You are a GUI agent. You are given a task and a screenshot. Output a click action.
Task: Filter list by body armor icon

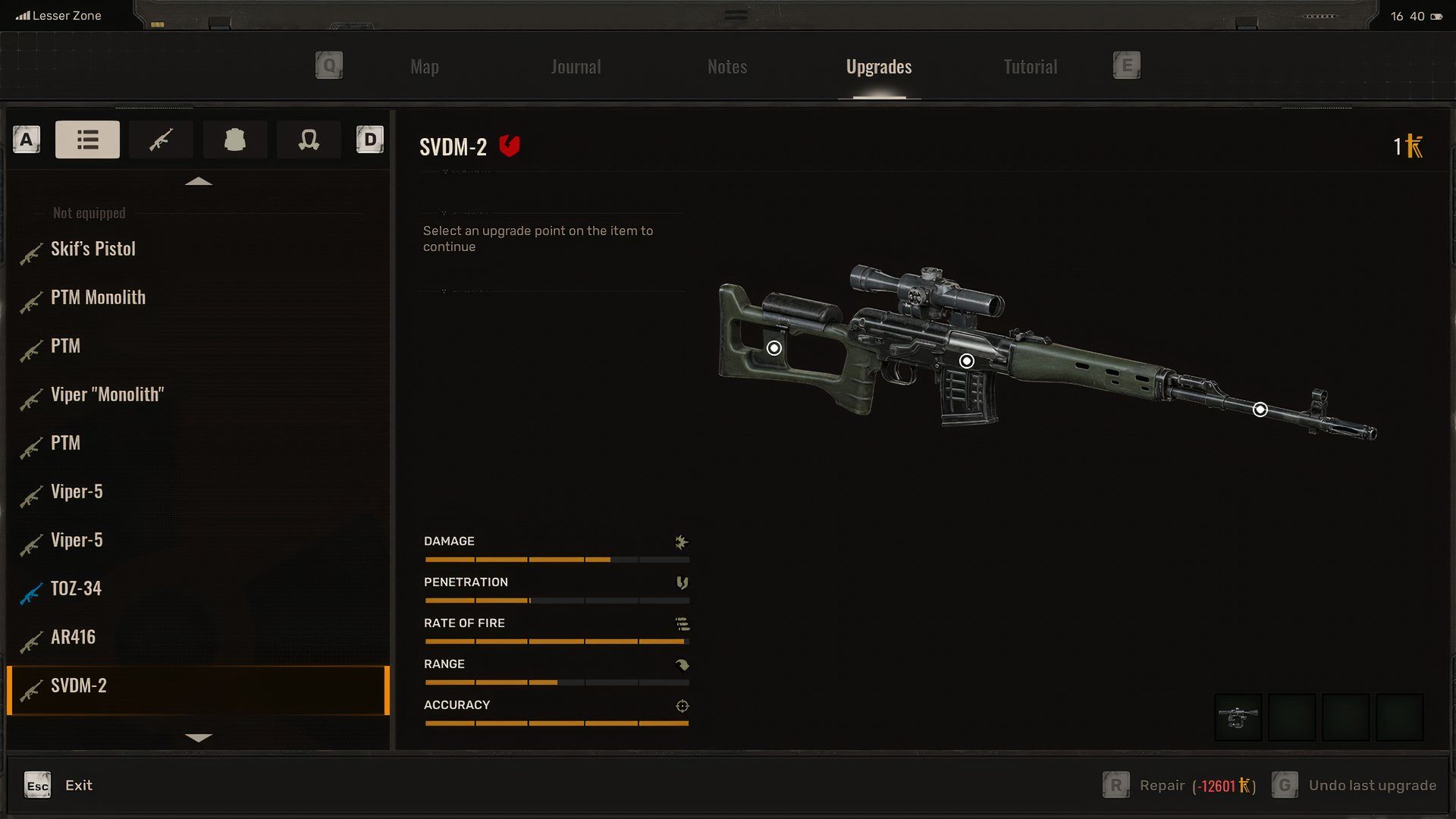point(235,140)
